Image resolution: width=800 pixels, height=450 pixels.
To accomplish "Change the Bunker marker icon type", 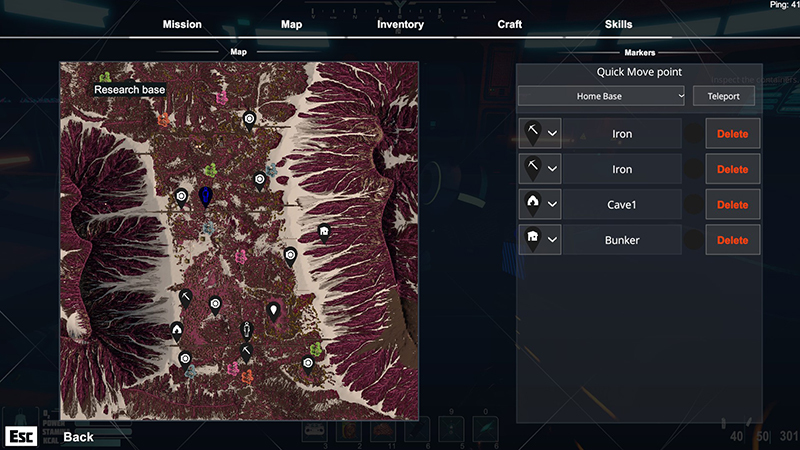I will [x=540, y=240].
